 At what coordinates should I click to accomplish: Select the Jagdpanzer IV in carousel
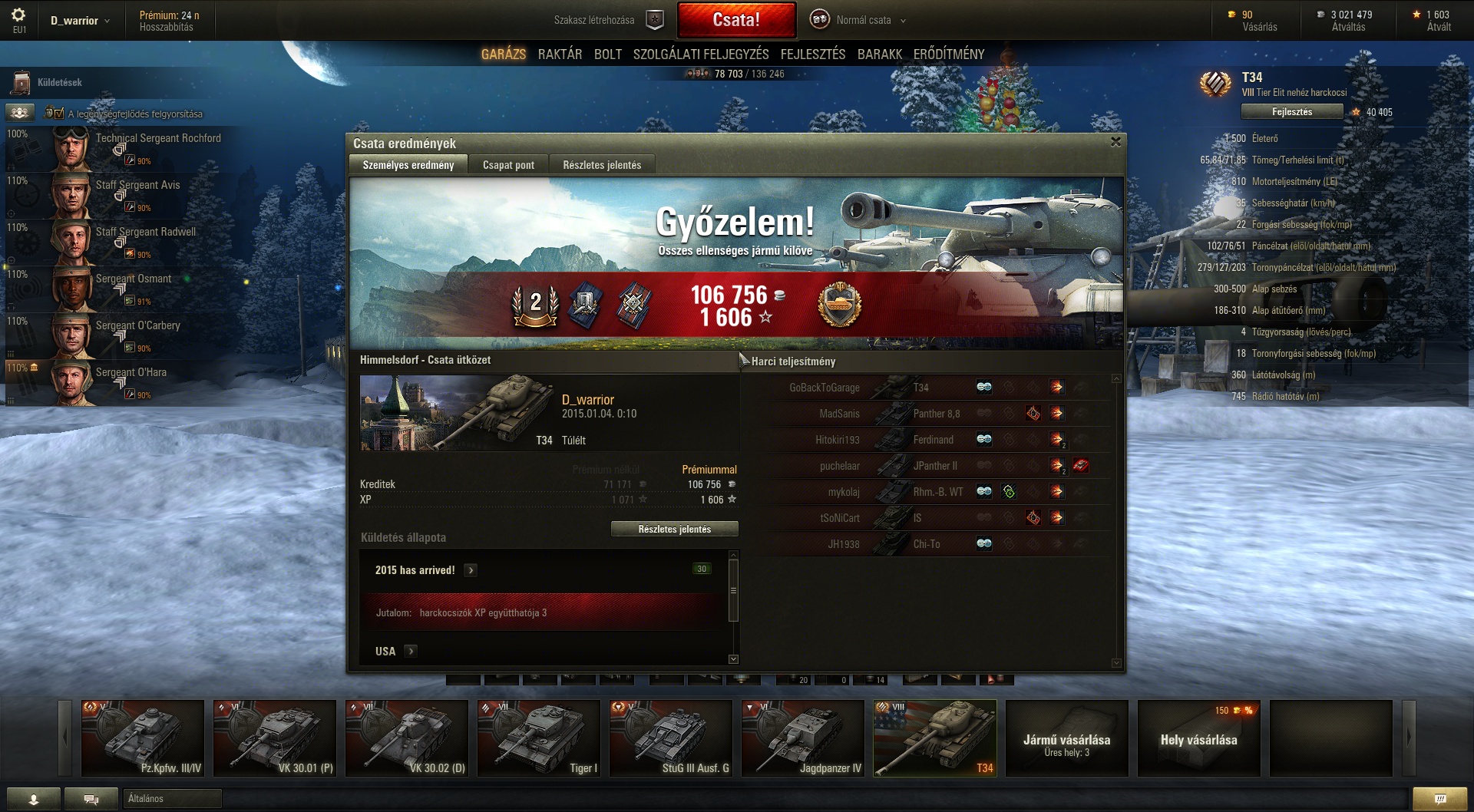(x=803, y=738)
